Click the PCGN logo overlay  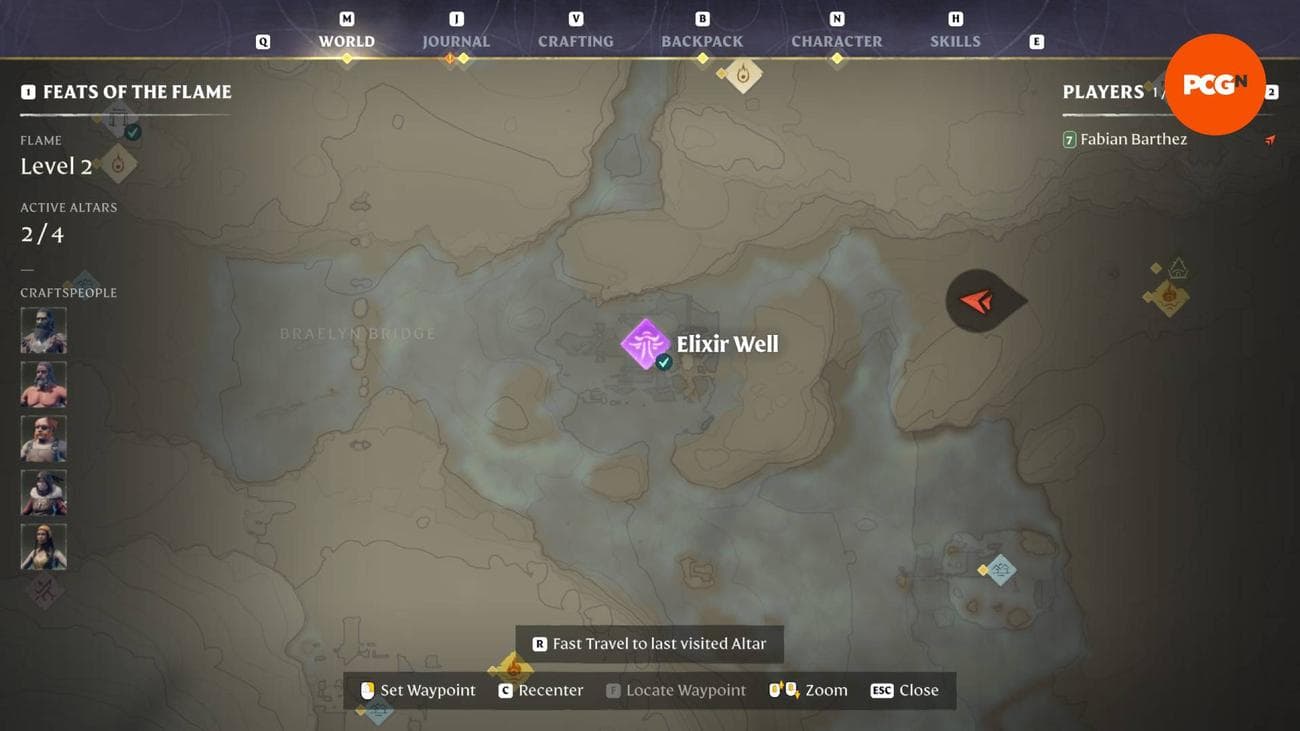pos(1214,85)
